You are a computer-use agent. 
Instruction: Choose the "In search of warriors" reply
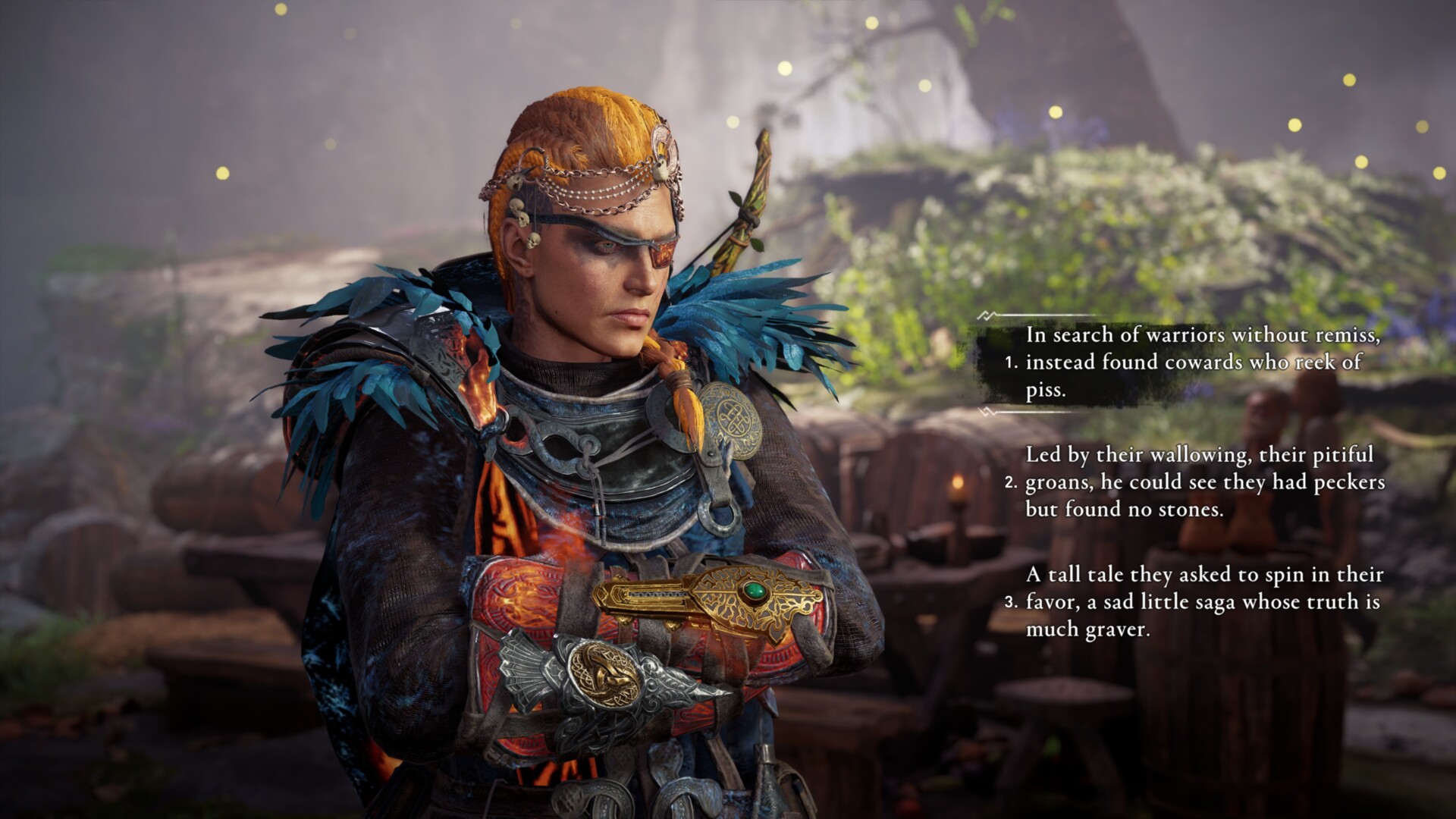[x=1202, y=362]
